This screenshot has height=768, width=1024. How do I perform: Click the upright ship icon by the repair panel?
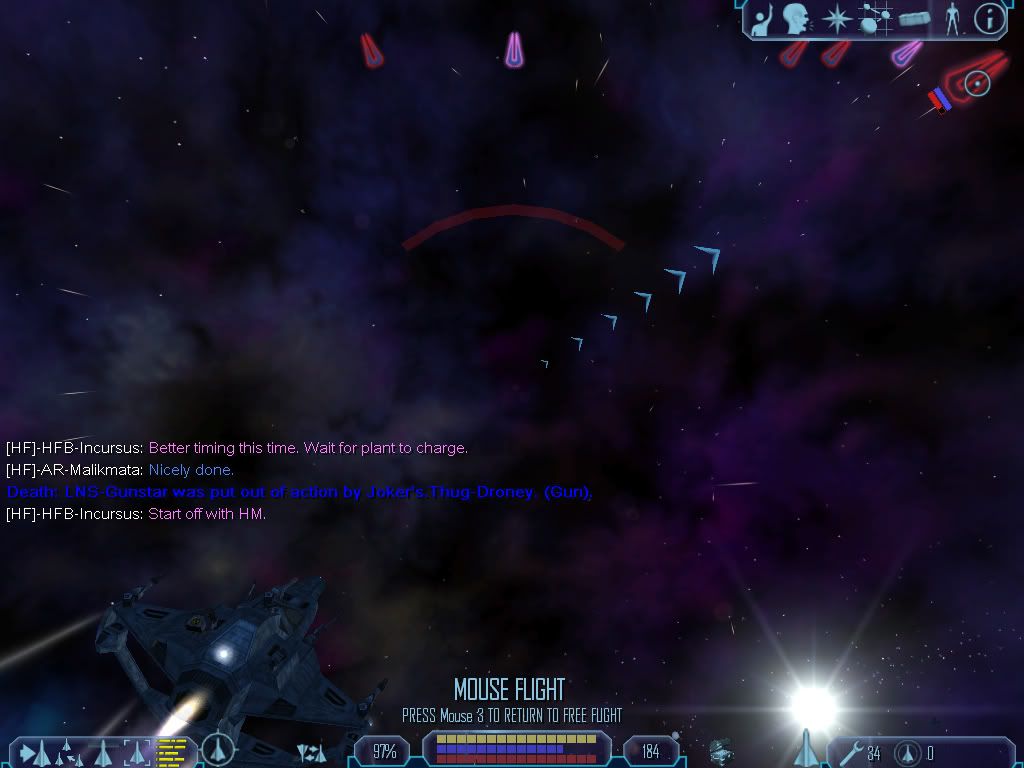[806, 748]
